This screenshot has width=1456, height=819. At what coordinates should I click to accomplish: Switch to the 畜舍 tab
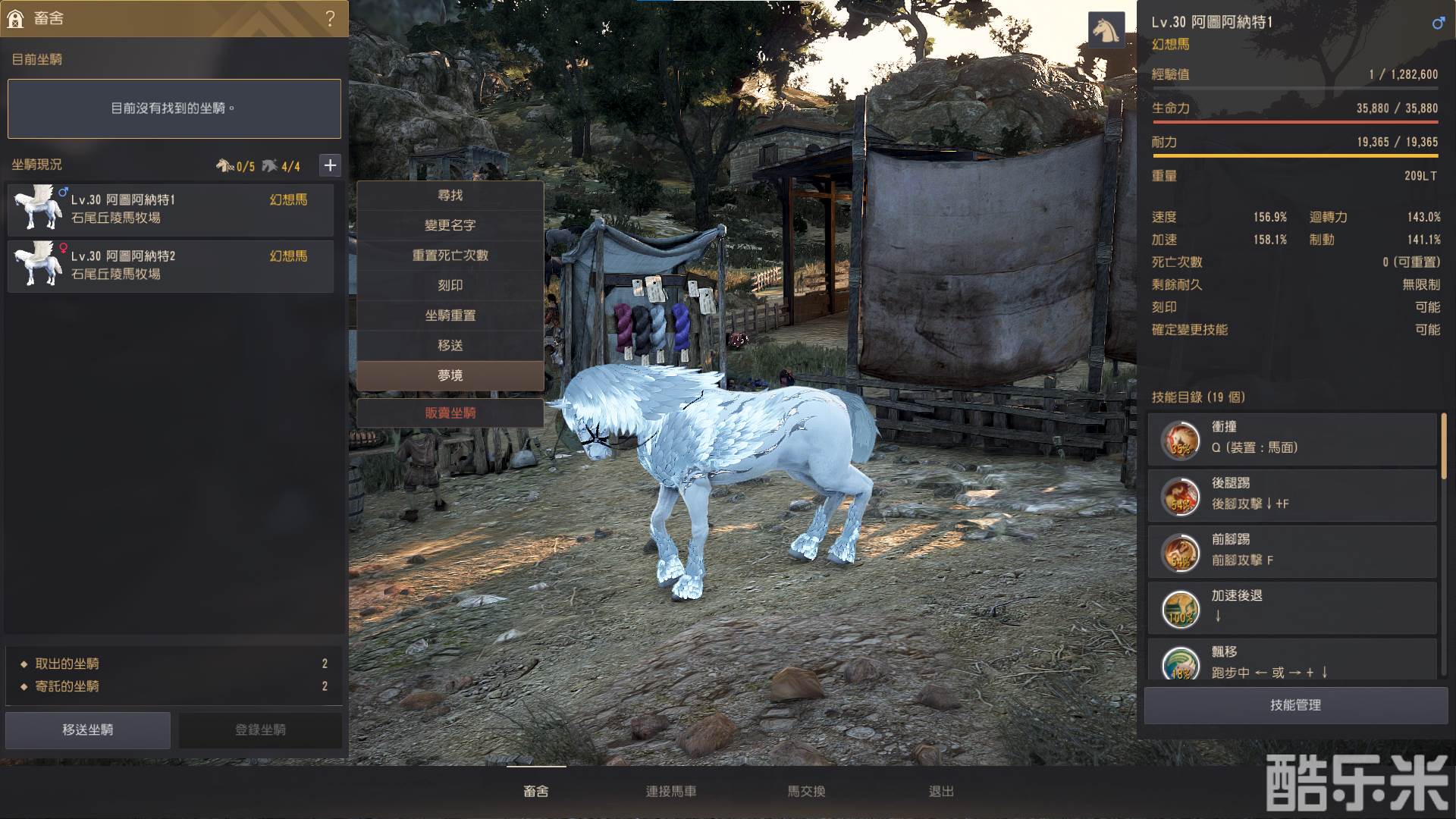click(x=536, y=791)
